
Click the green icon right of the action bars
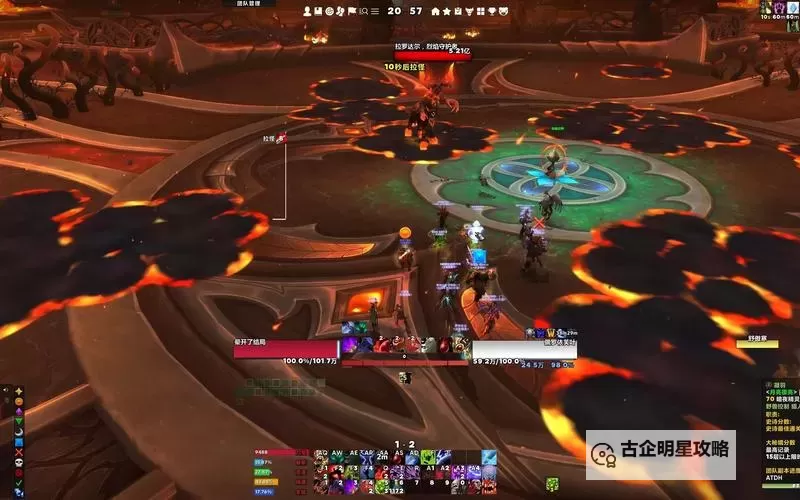pos(552,485)
